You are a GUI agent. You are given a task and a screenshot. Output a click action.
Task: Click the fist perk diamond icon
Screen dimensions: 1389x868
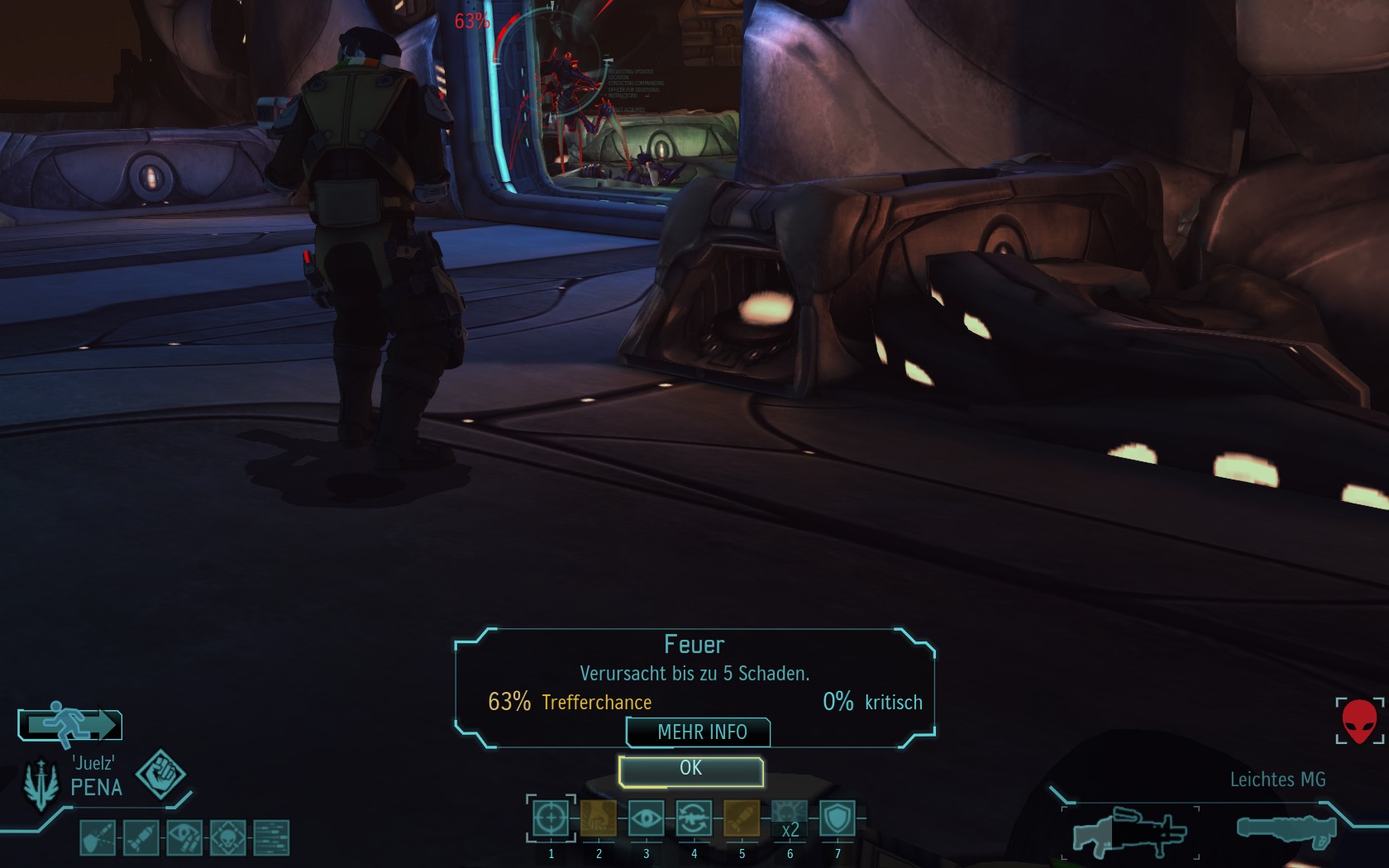pyautogui.click(x=160, y=774)
